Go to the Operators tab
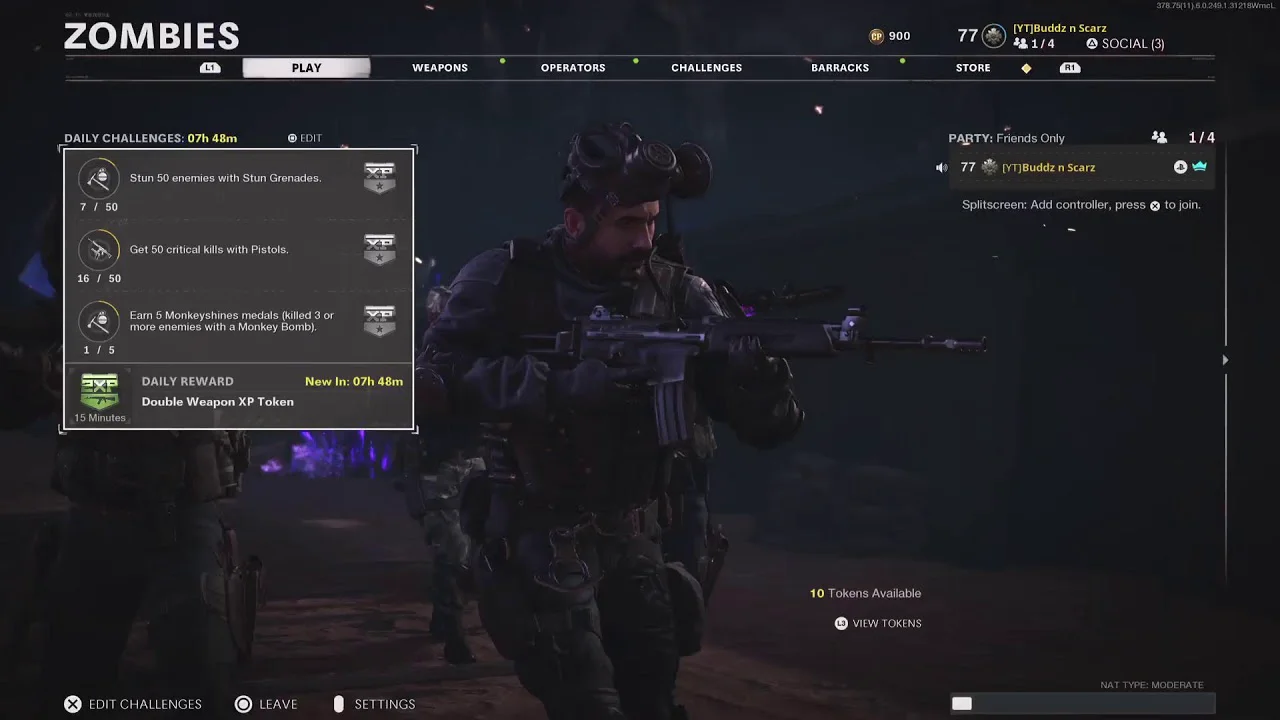The image size is (1280, 720). 573,68
